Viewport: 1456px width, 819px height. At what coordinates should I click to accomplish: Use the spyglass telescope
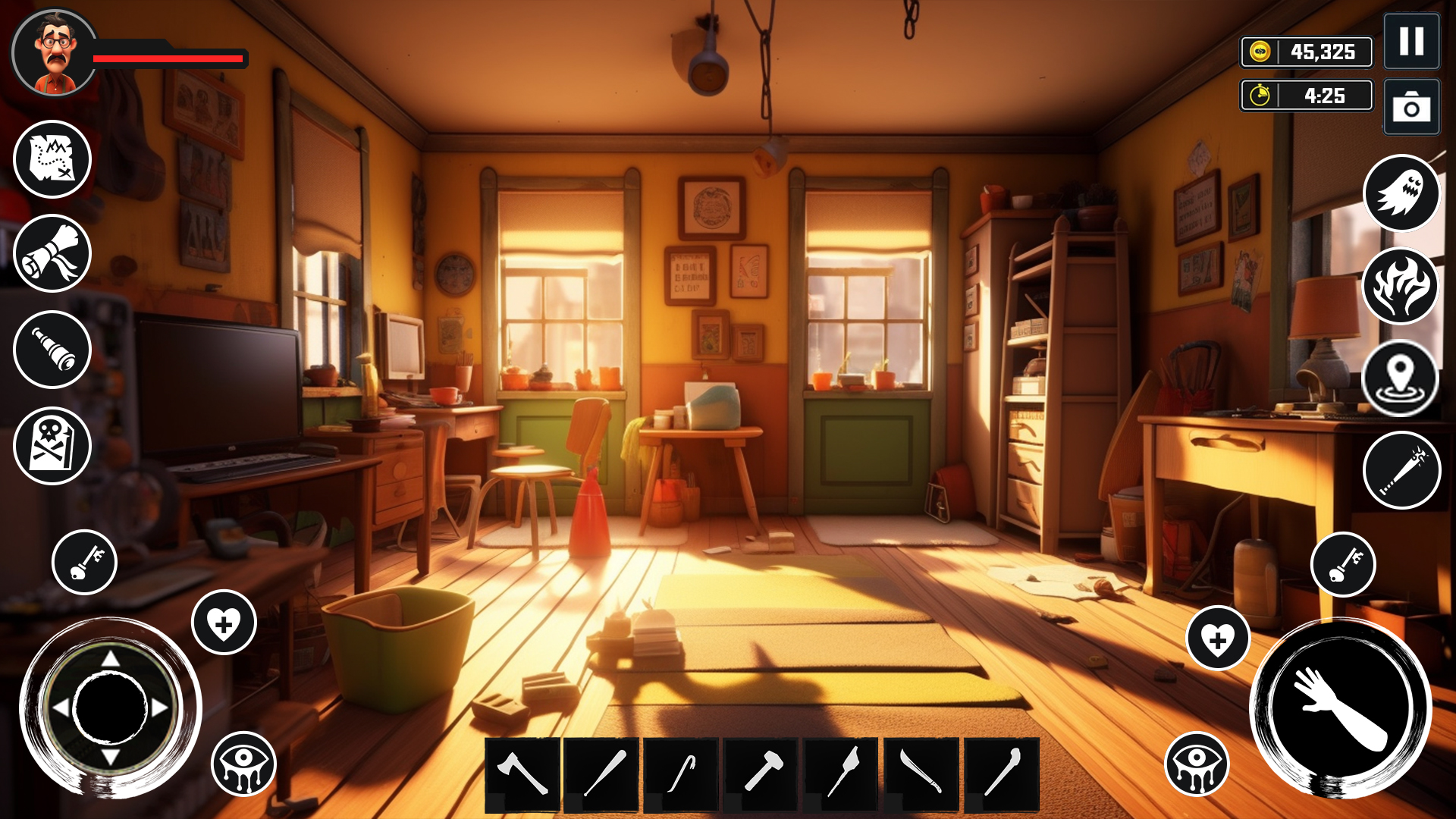coord(52,350)
